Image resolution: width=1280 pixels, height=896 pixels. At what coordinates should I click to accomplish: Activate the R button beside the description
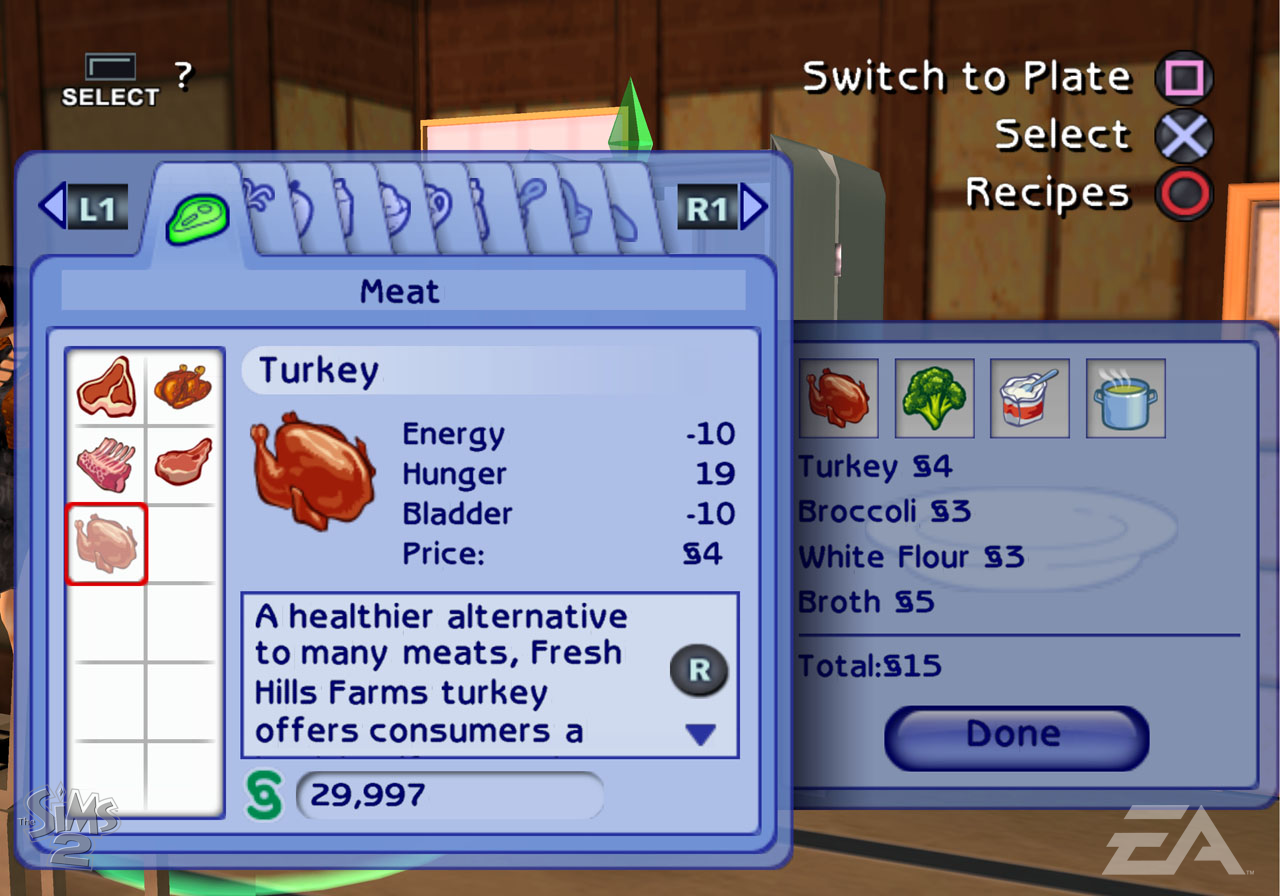tap(699, 671)
